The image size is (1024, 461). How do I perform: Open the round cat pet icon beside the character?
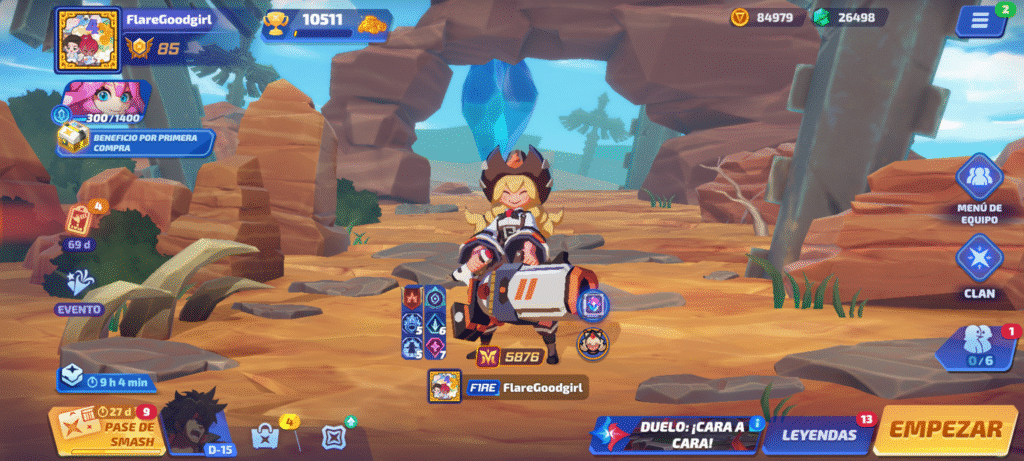pos(591,343)
